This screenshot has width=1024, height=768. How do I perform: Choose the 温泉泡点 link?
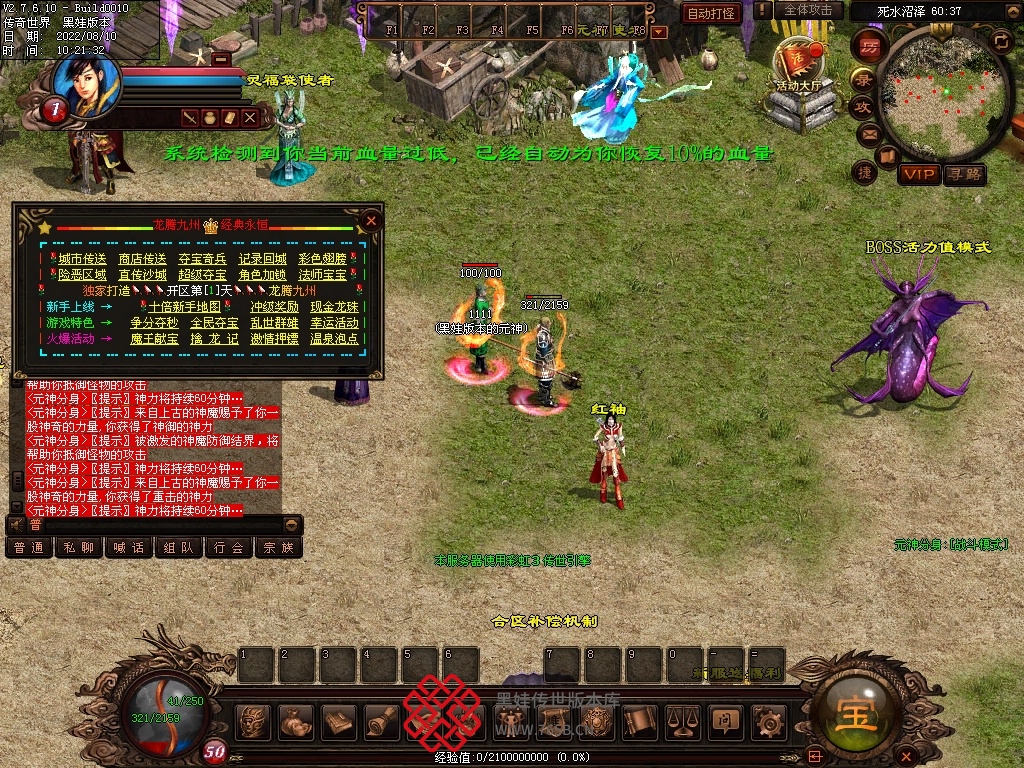(x=334, y=339)
